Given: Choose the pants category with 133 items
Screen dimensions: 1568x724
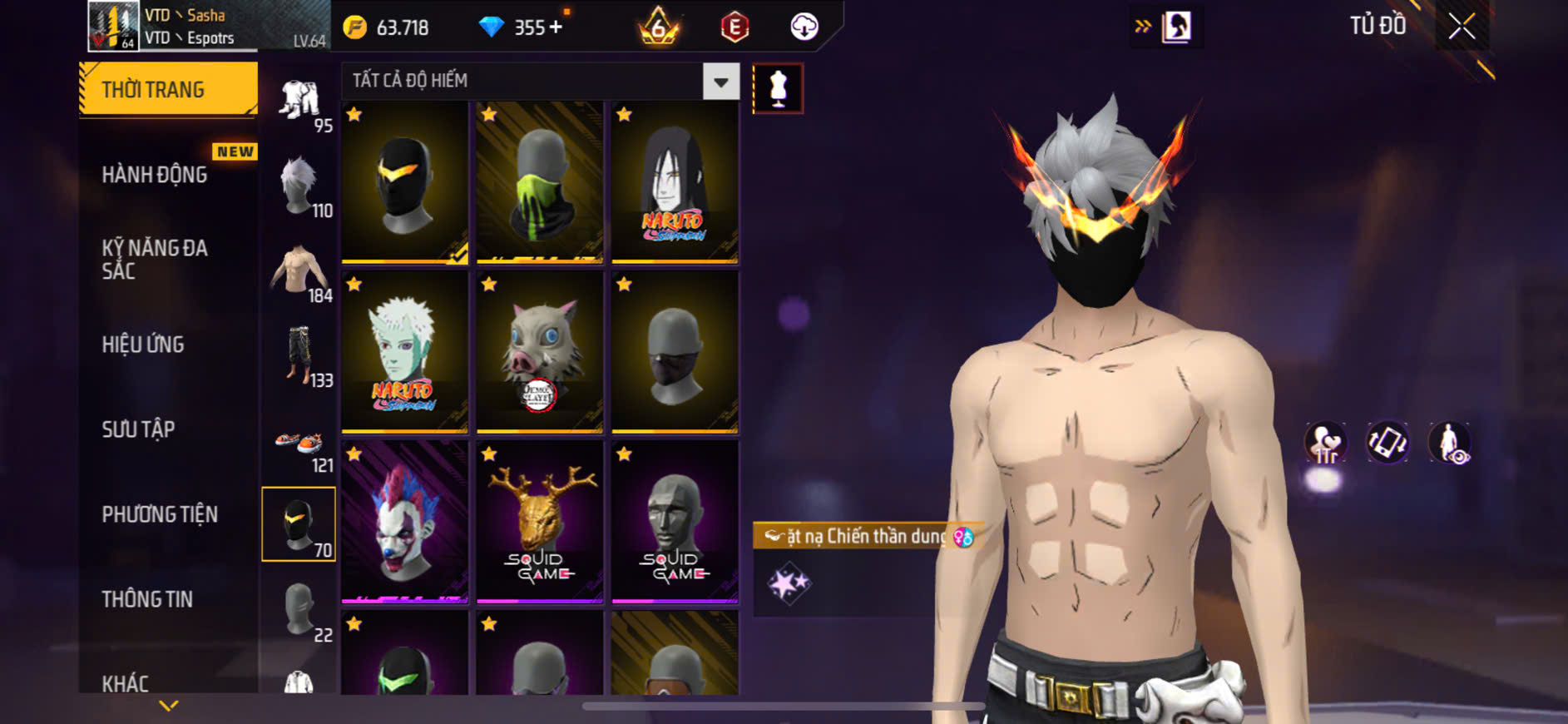Looking at the screenshot, I should (299, 355).
